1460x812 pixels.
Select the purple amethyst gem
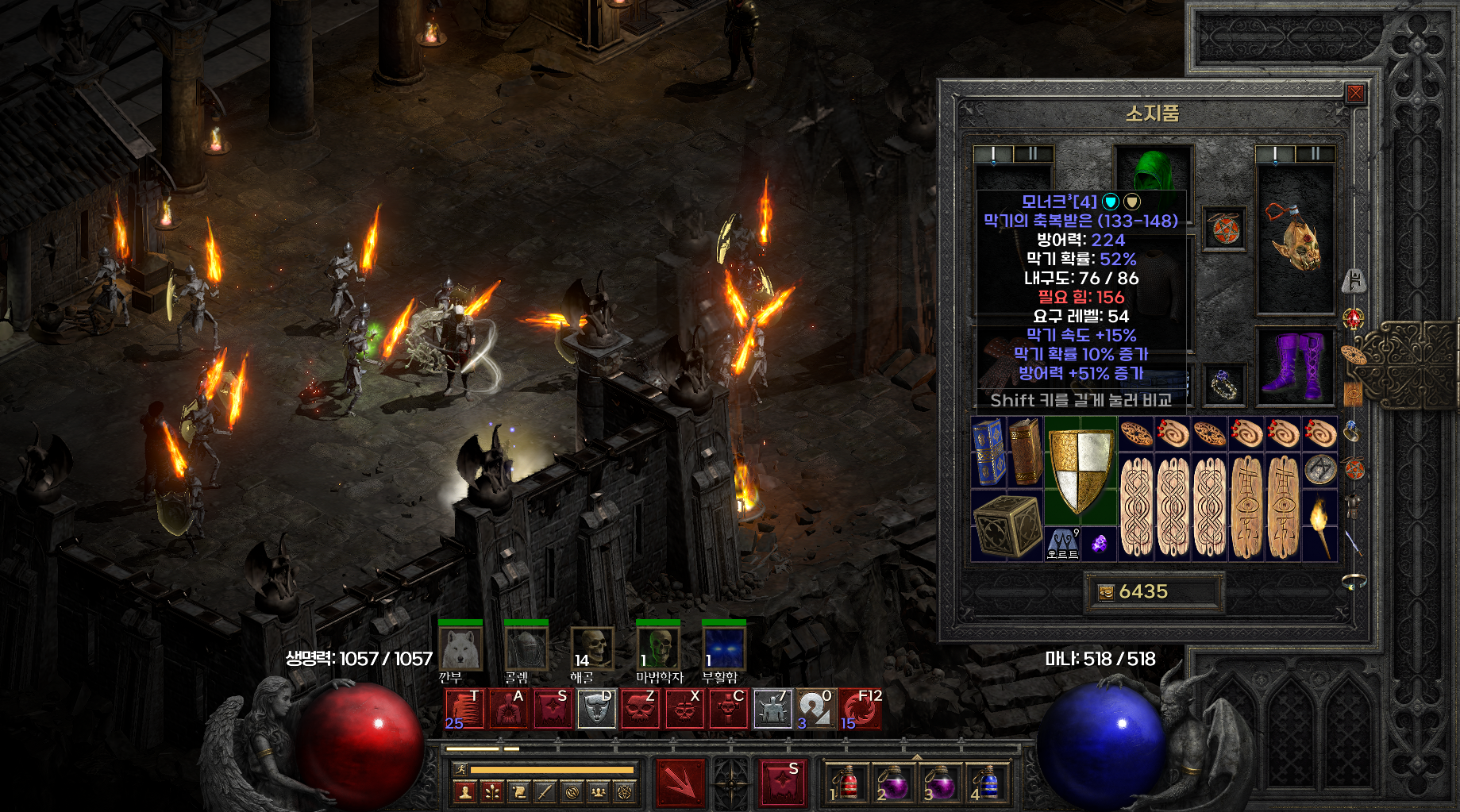(1100, 544)
